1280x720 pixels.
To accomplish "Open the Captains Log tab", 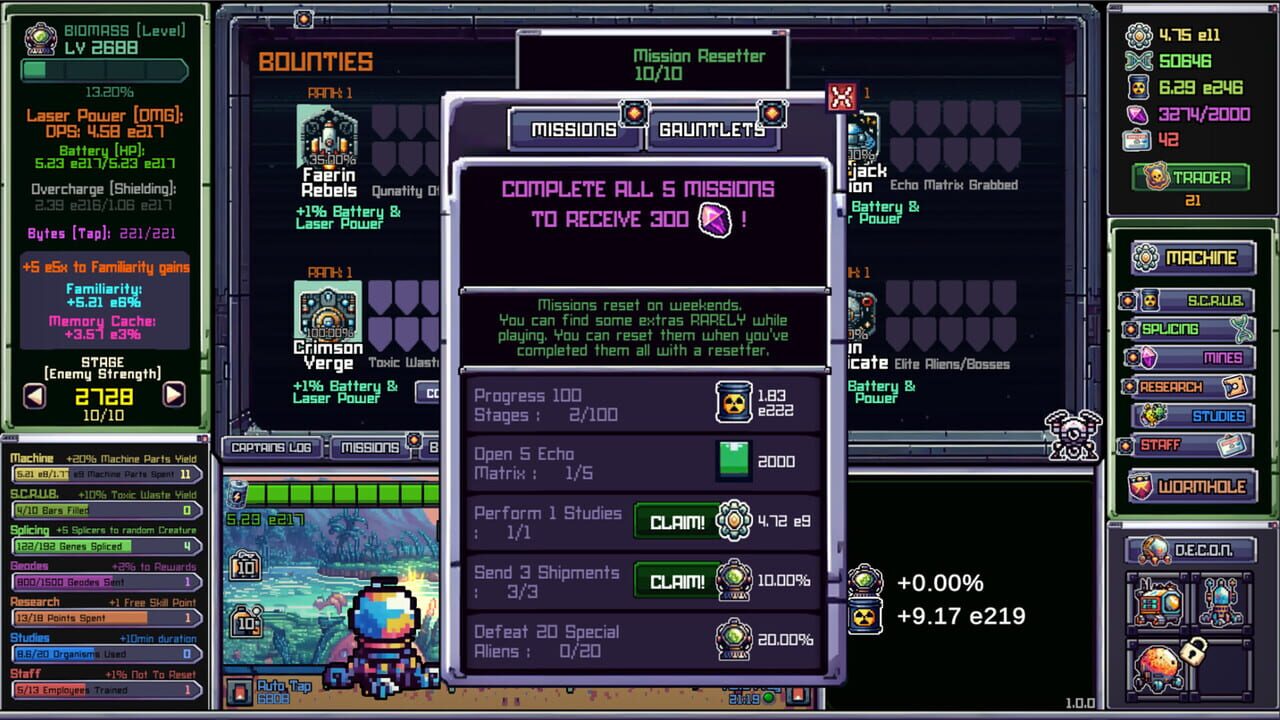I will pyautogui.click(x=275, y=448).
